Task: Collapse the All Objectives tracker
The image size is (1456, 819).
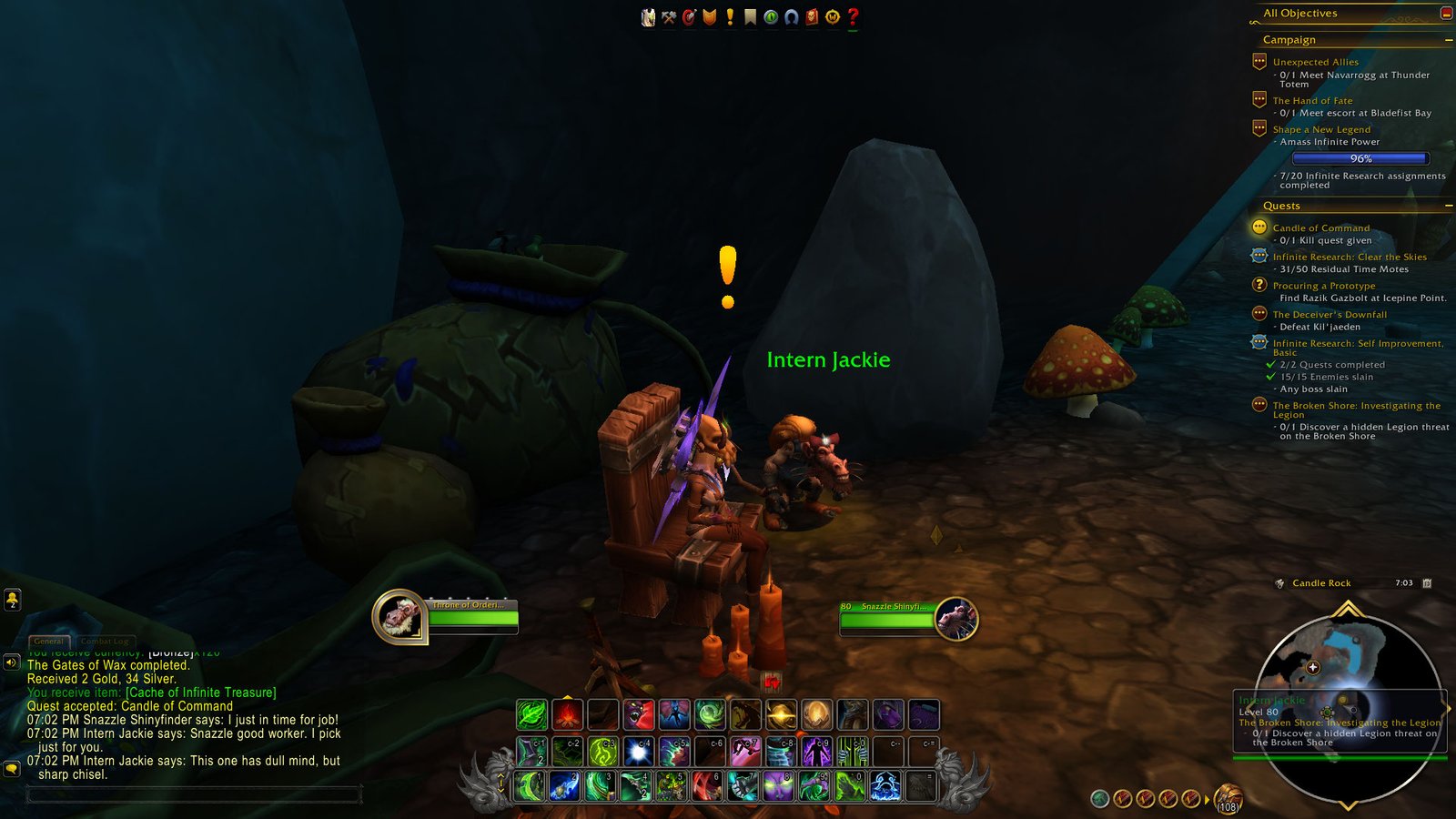Action: click(1446, 13)
